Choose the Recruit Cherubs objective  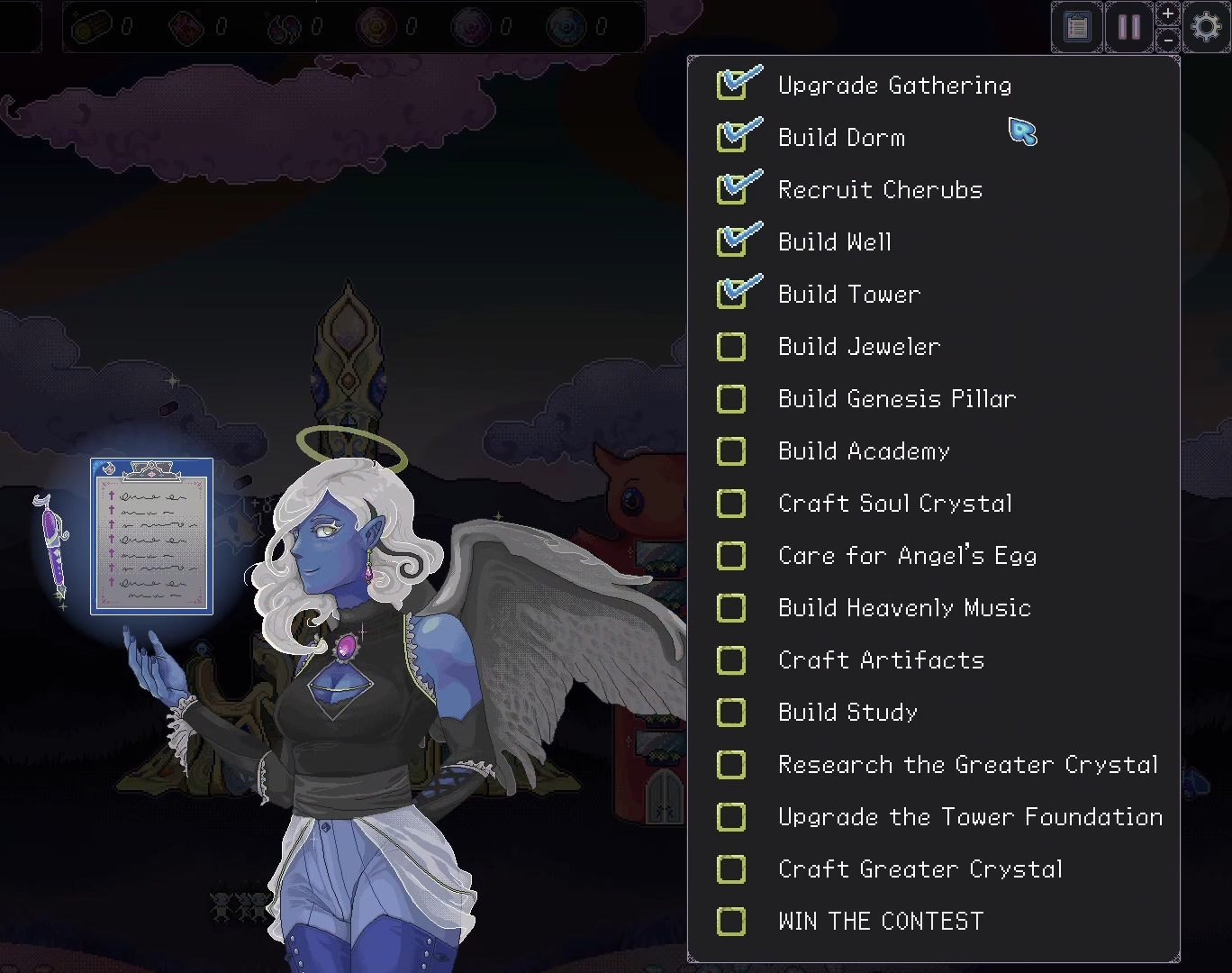click(x=879, y=190)
